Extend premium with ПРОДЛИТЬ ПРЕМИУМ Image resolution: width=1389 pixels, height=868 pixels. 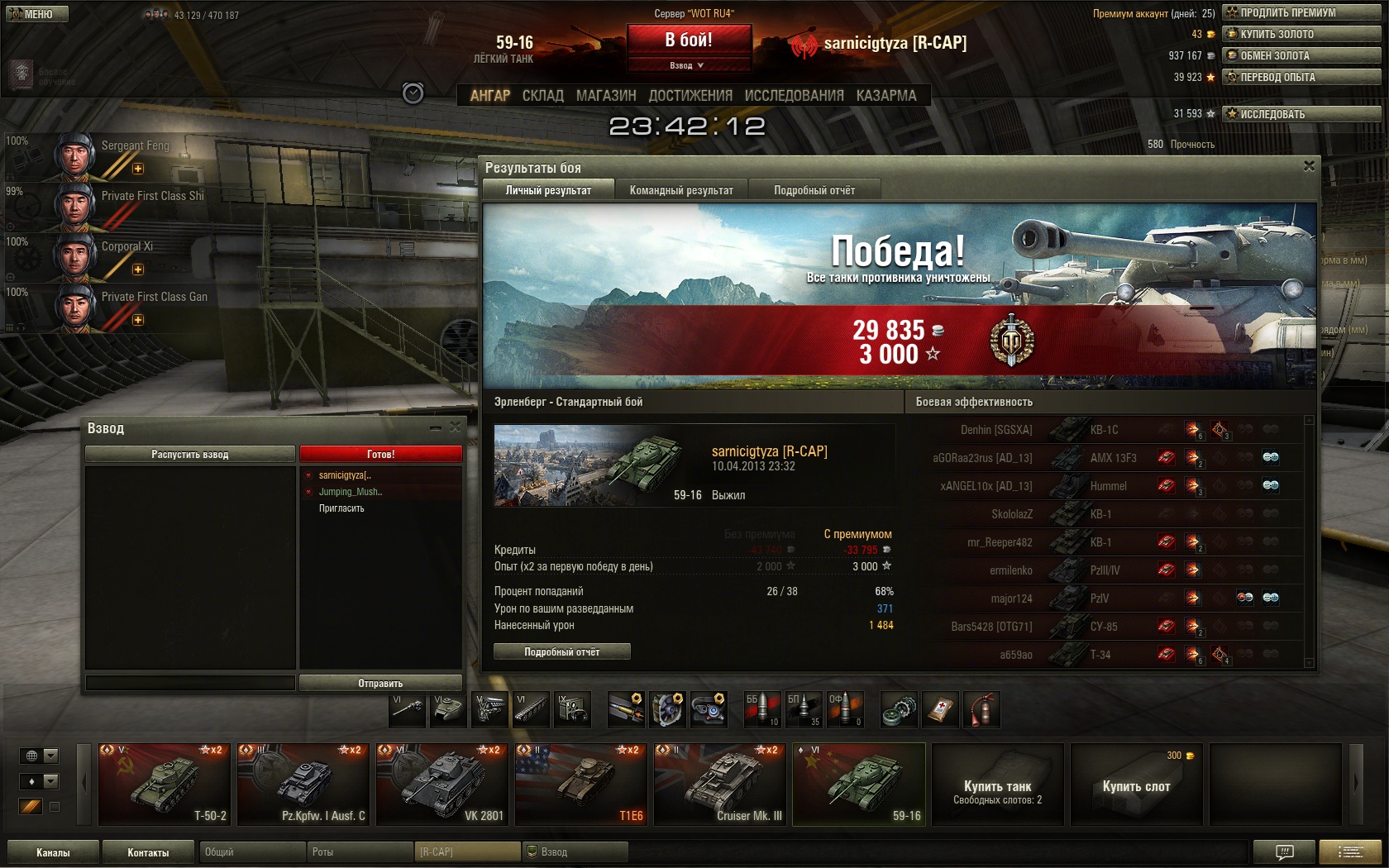[1301, 12]
